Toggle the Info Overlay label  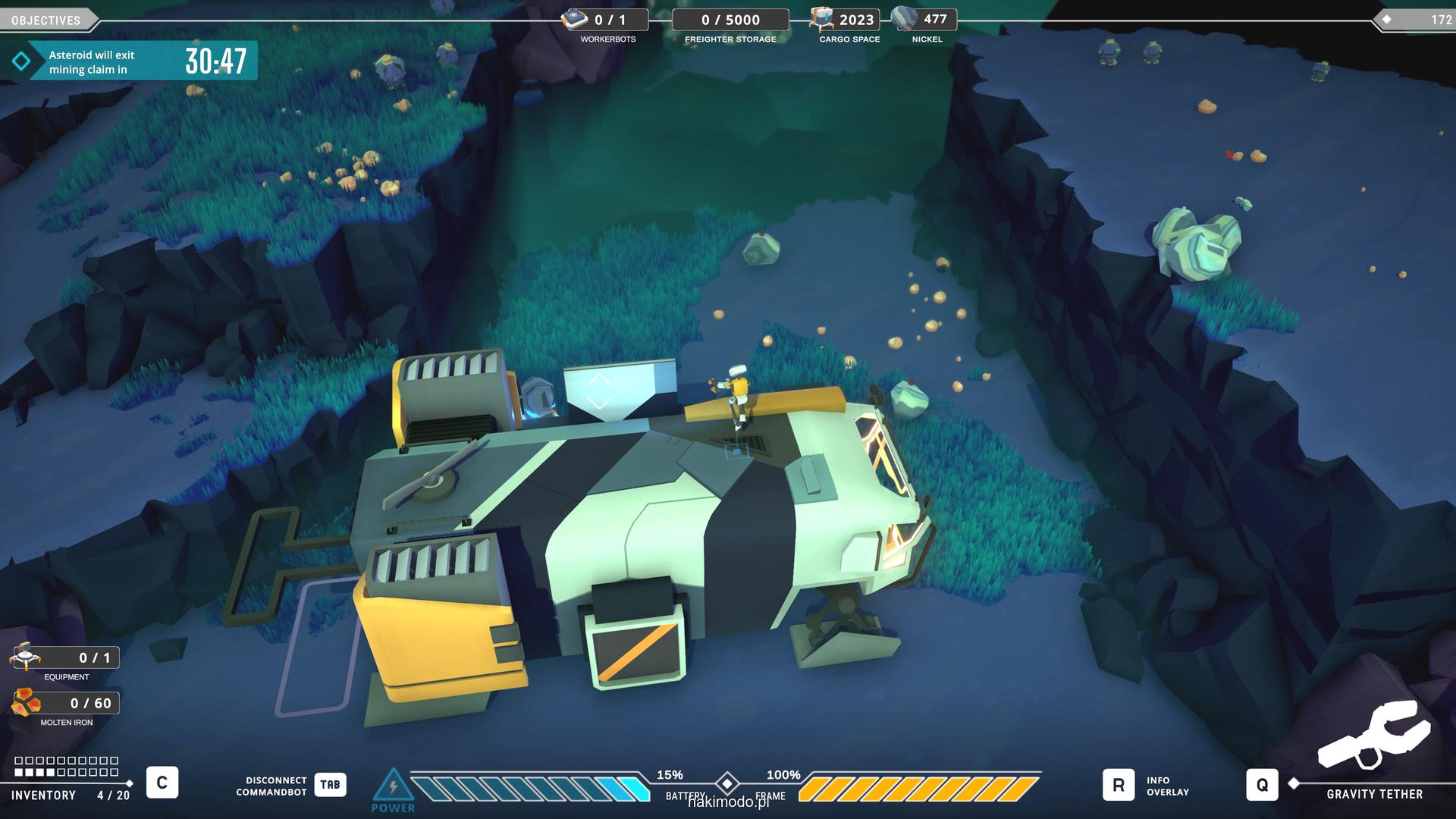tap(1167, 786)
